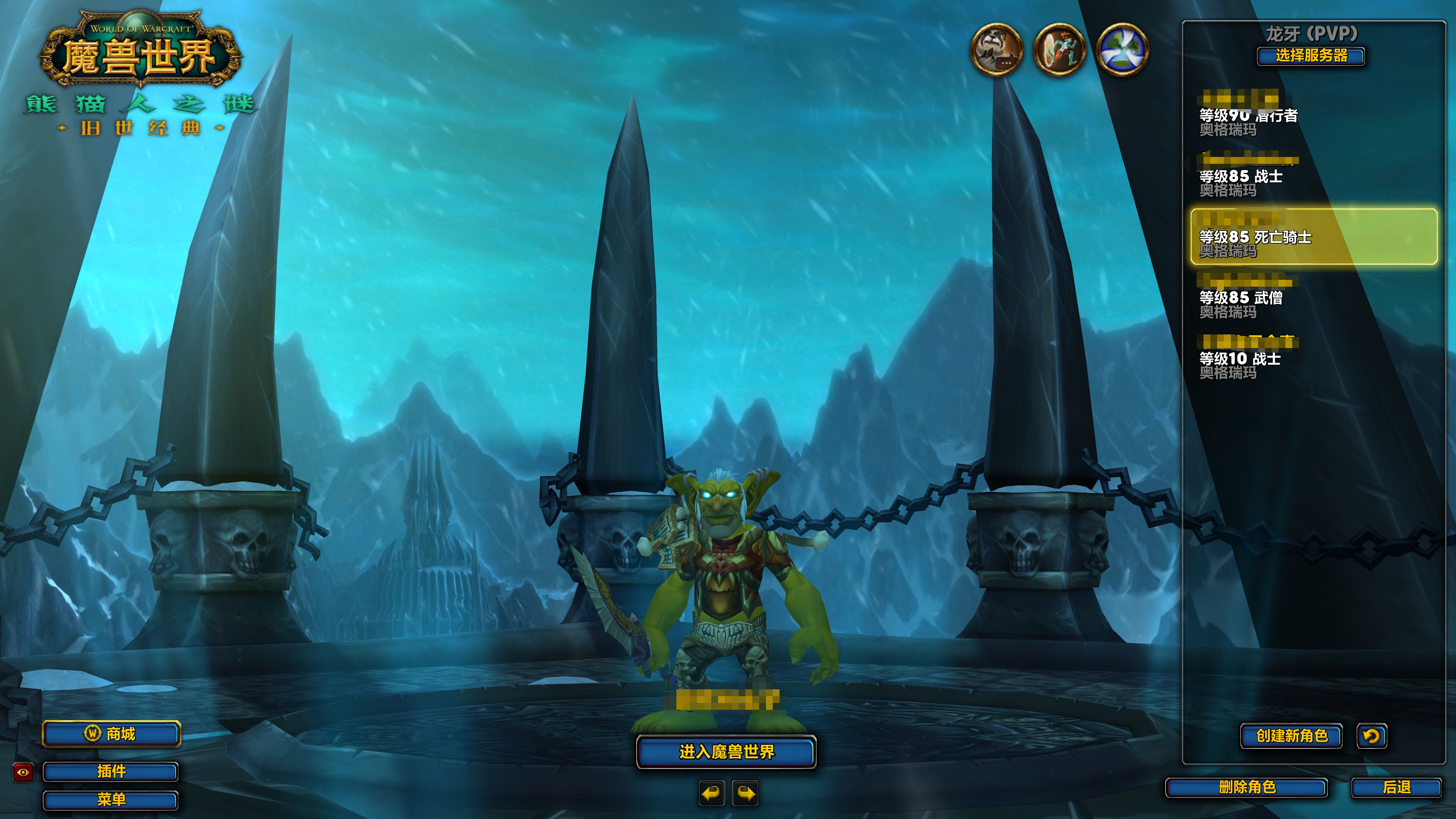Click 创建新角色 to create a character

click(x=1291, y=735)
